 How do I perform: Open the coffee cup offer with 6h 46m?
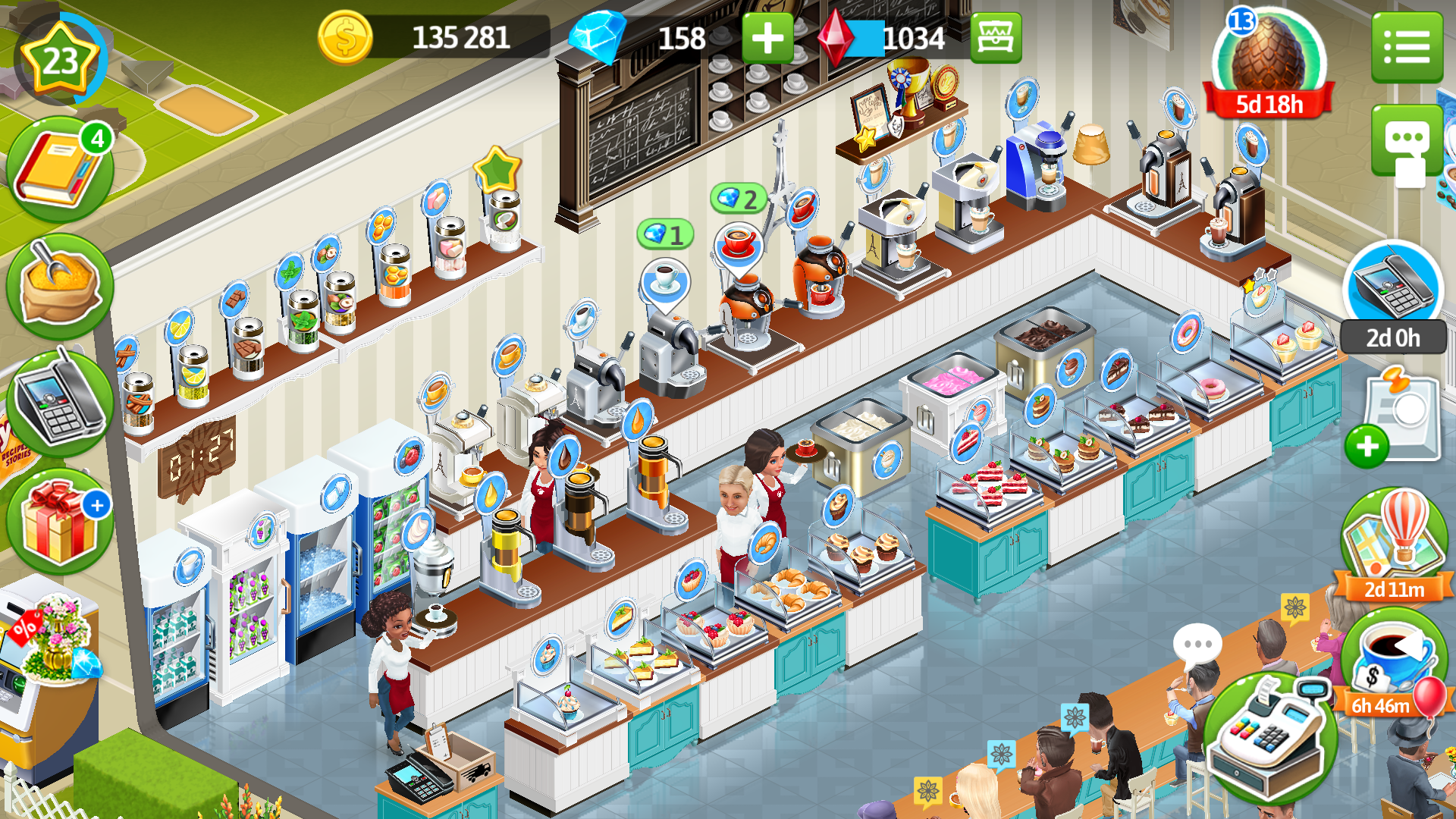click(1392, 660)
